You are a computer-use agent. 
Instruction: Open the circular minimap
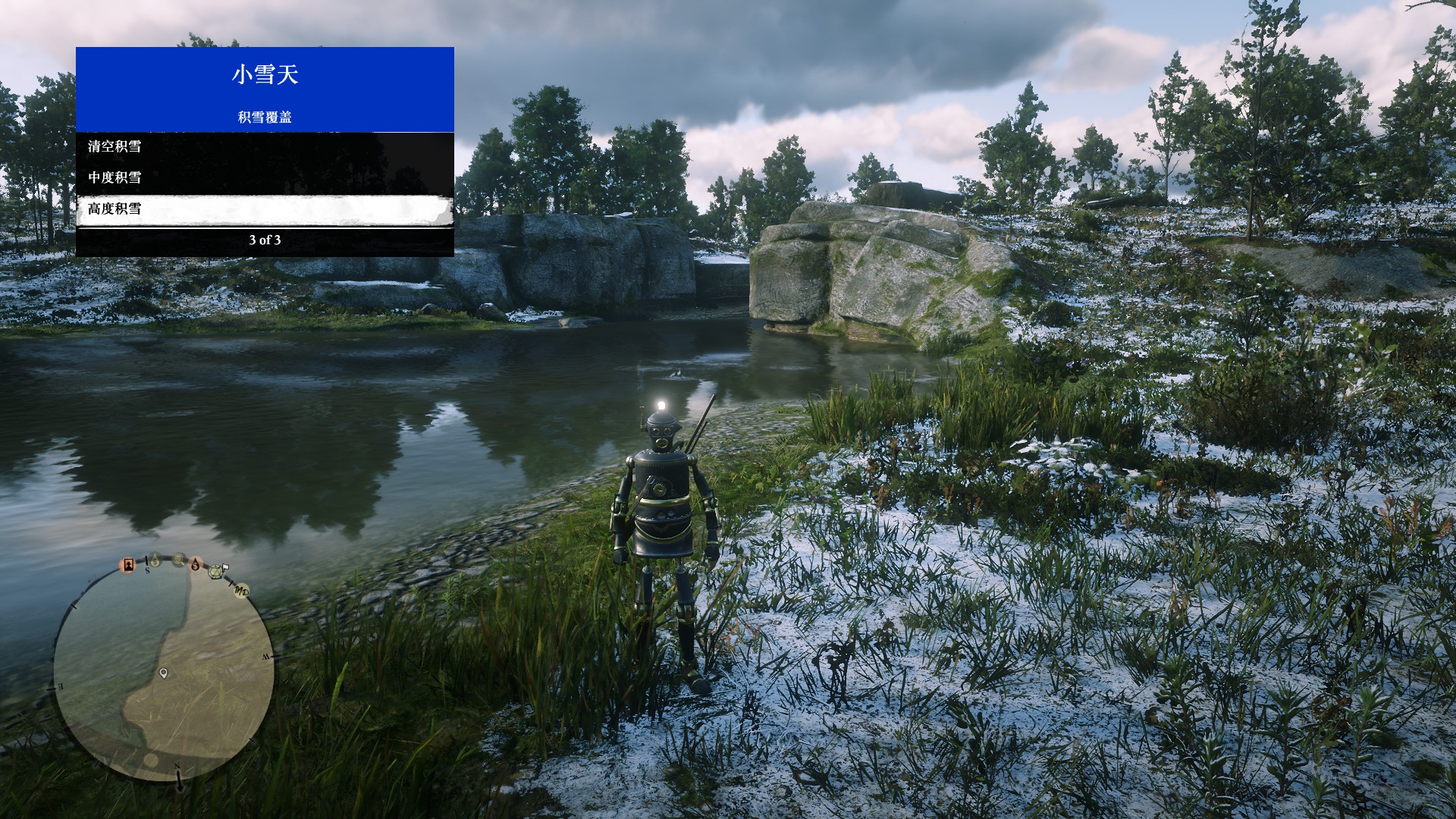coord(163,673)
